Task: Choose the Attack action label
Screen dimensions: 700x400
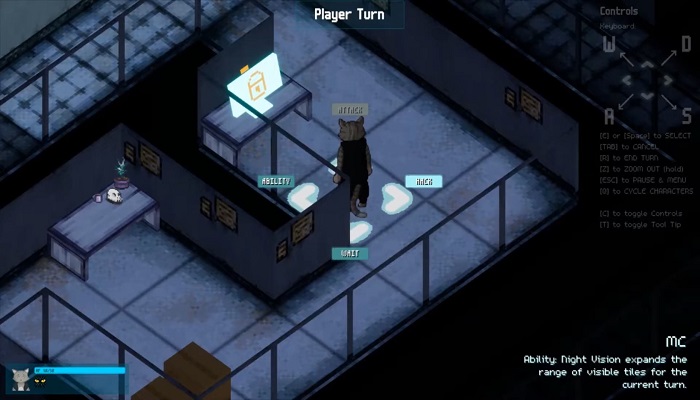Action: [x=350, y=109]
